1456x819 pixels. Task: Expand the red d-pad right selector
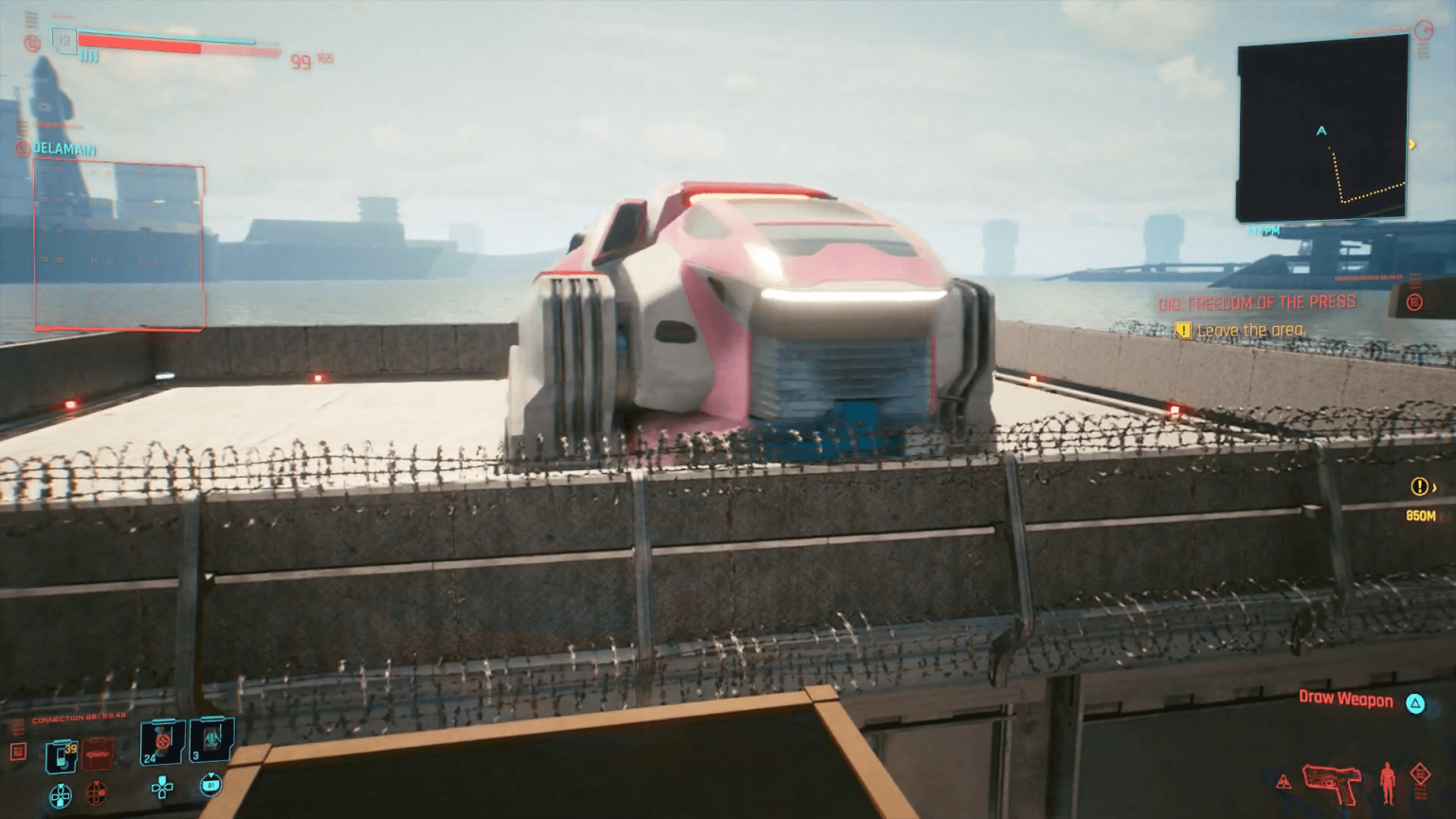[96, 792]
